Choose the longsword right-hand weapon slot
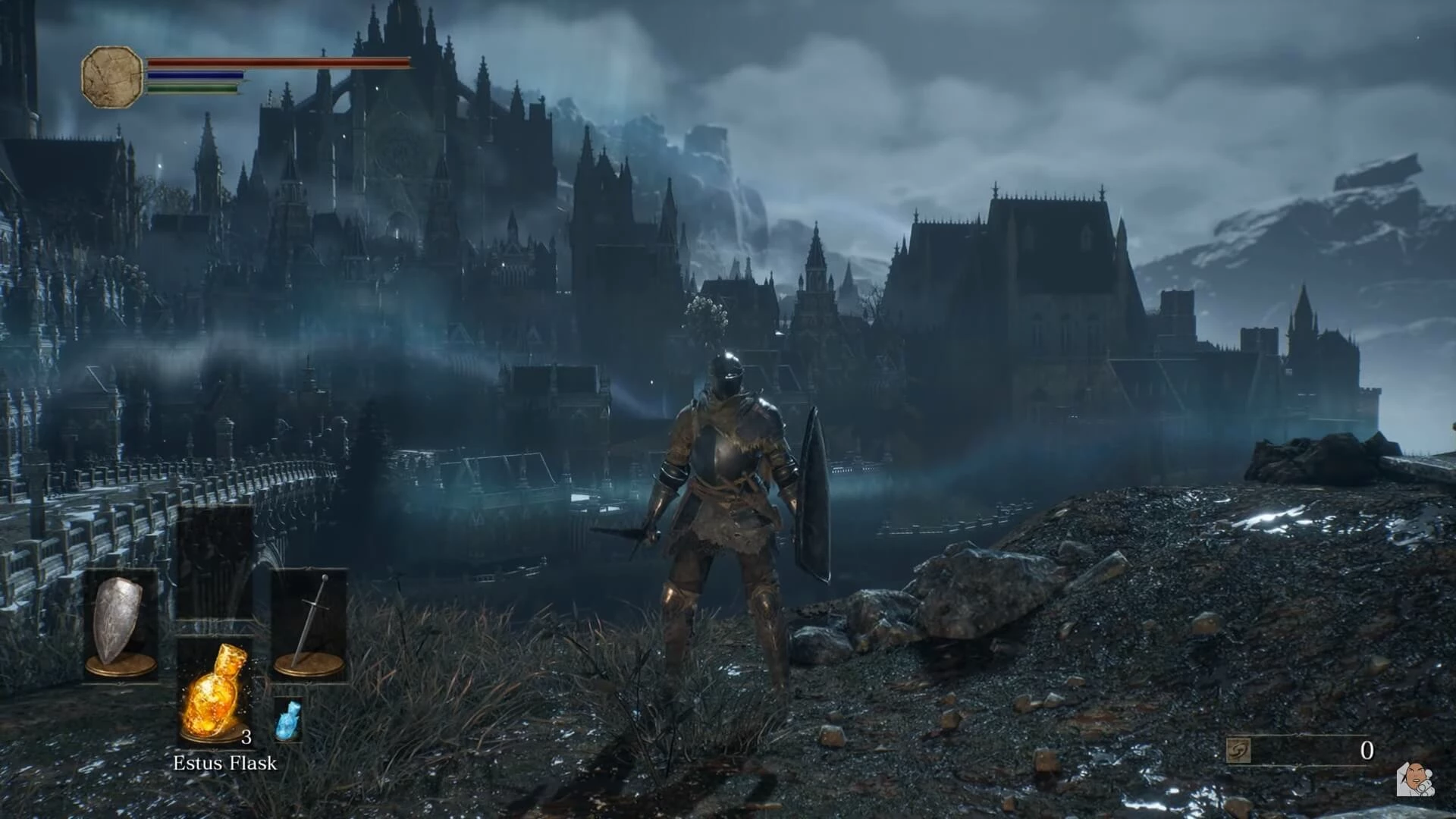 pyautogui.click(x=309, y=623)
